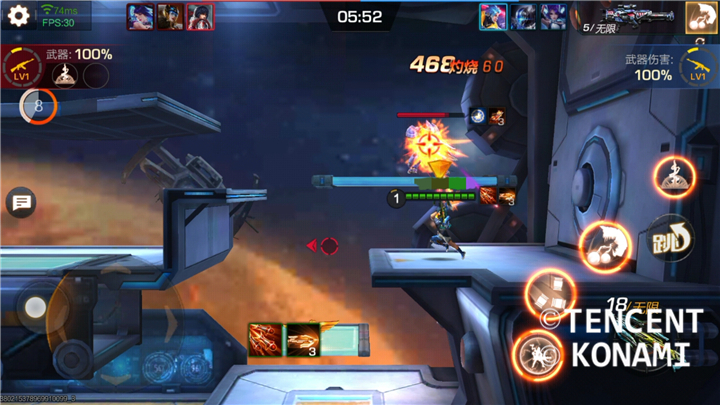Tap the circular cooldown icon showing 8

38,106
